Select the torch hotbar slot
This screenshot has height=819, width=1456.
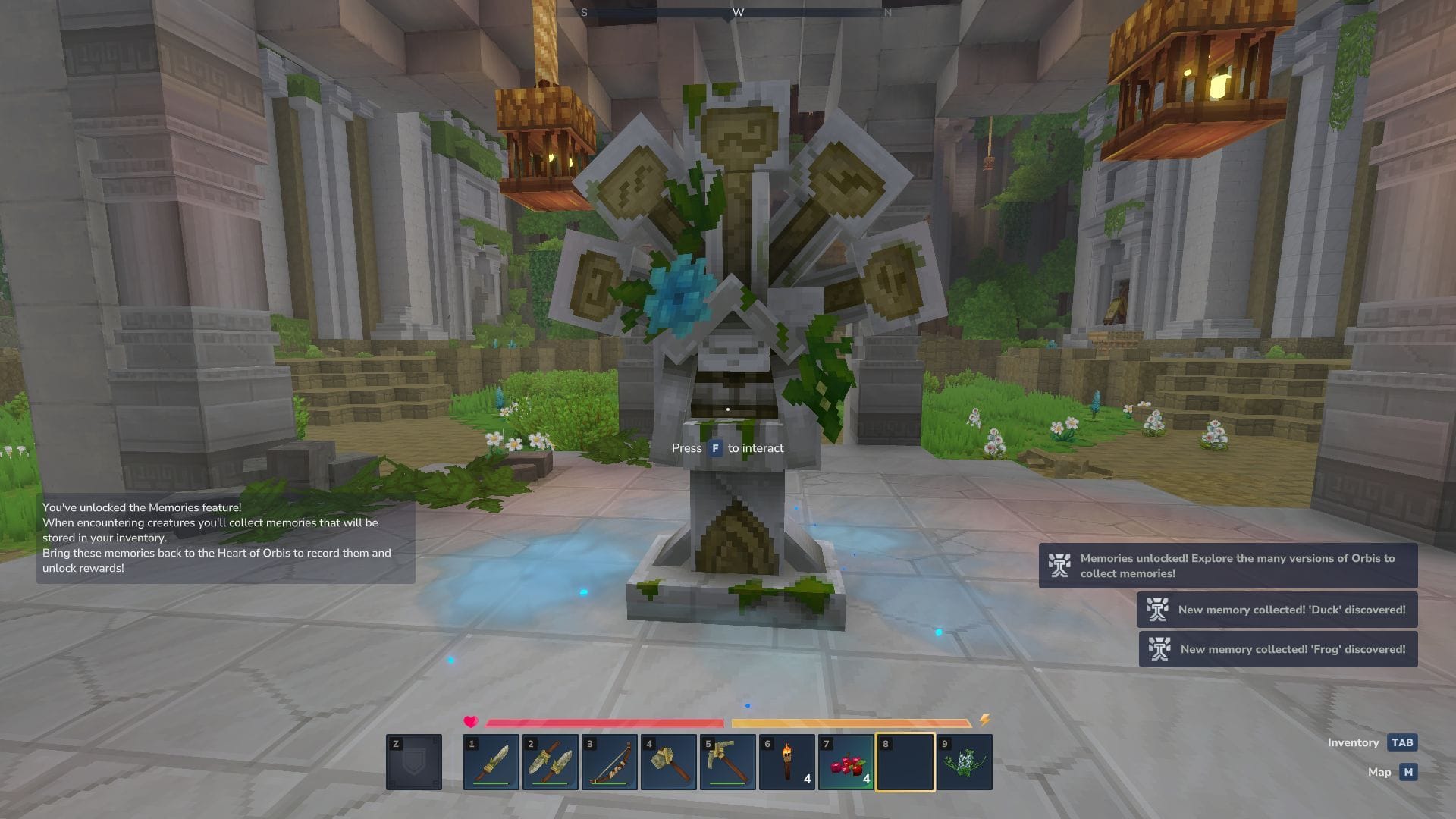787,762
